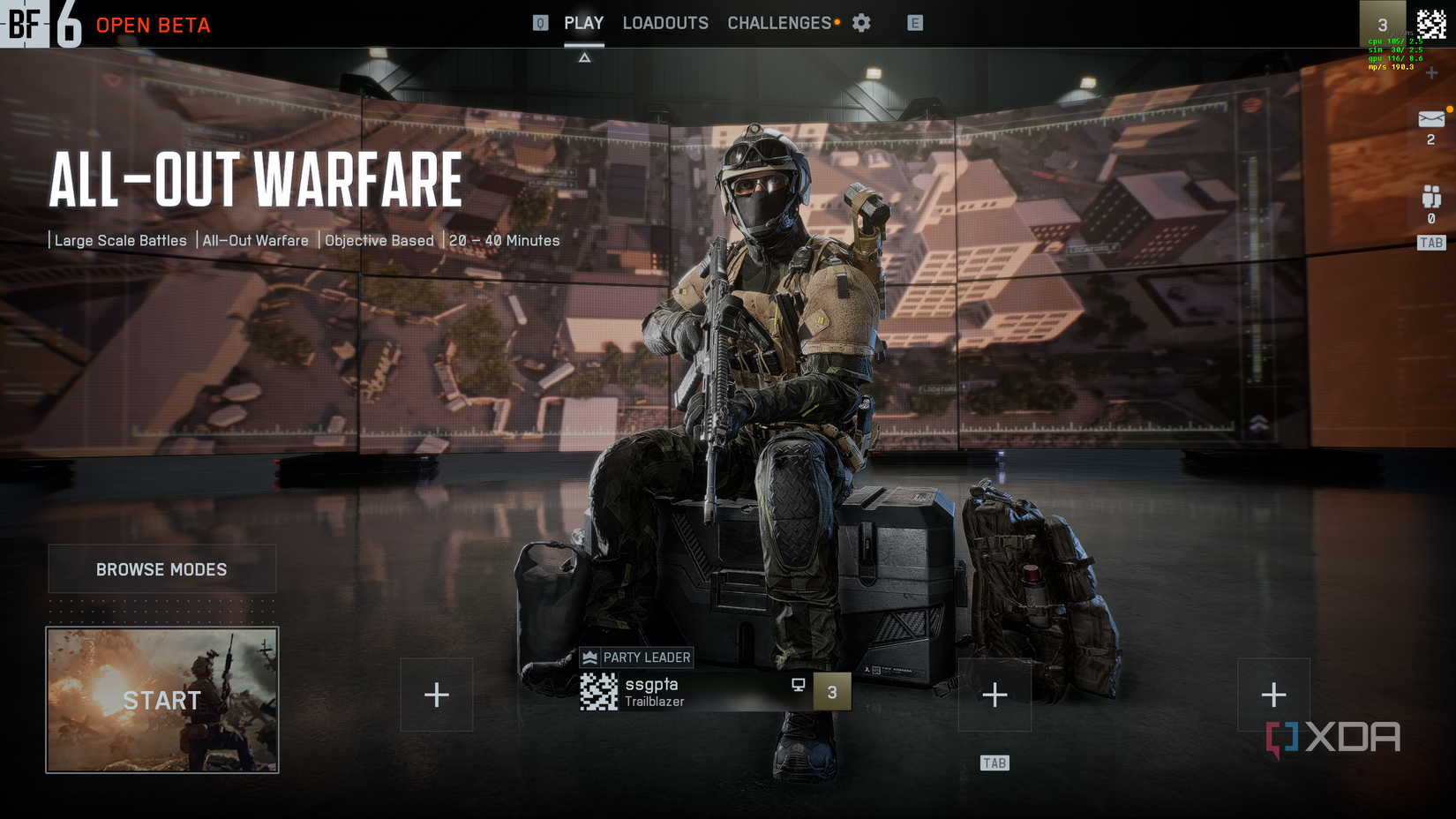
Task: Click the OPEN BETA label
Action: click(153, 26)
